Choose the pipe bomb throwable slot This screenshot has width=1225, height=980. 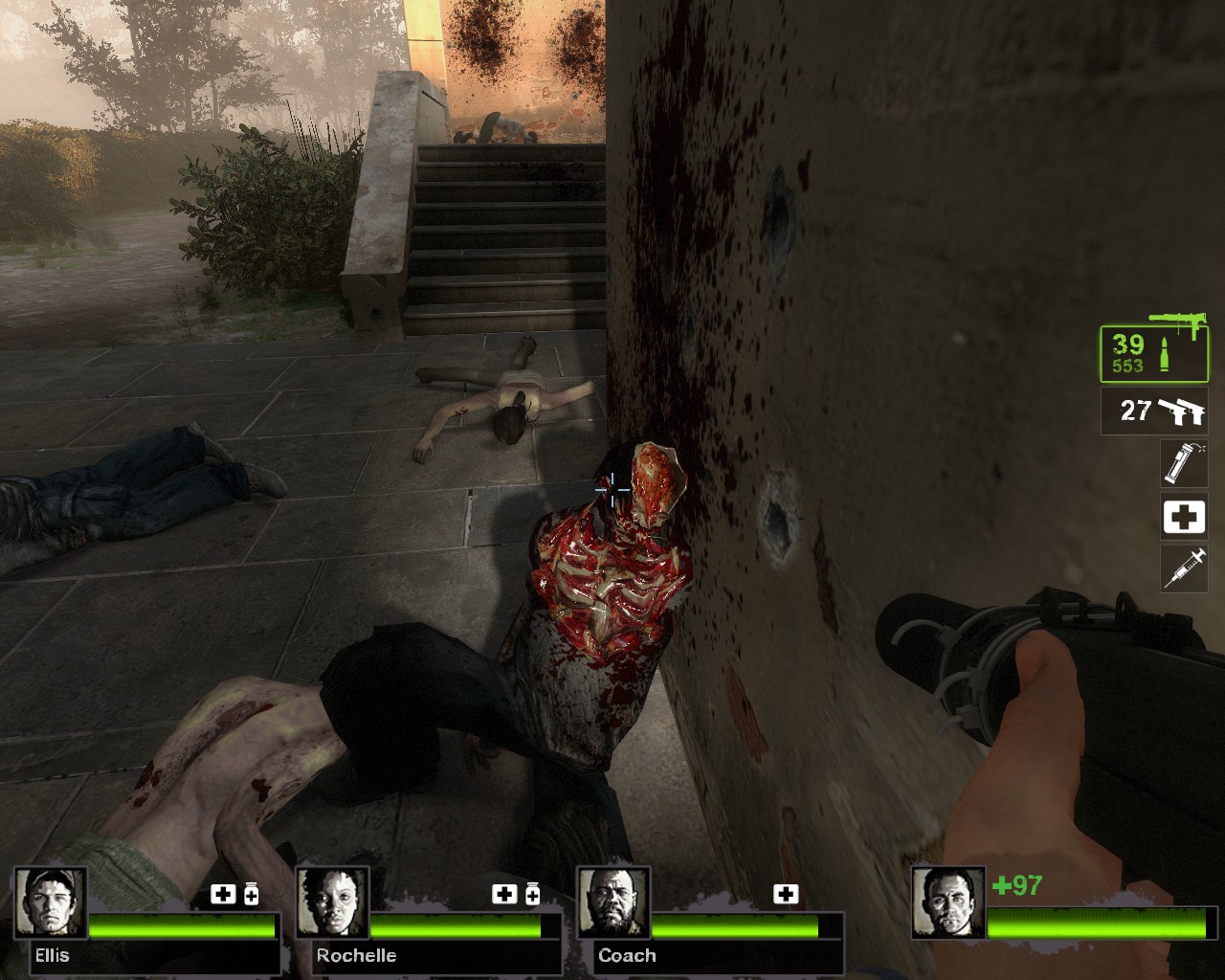pyautogui.click(x=1183, y=463)
